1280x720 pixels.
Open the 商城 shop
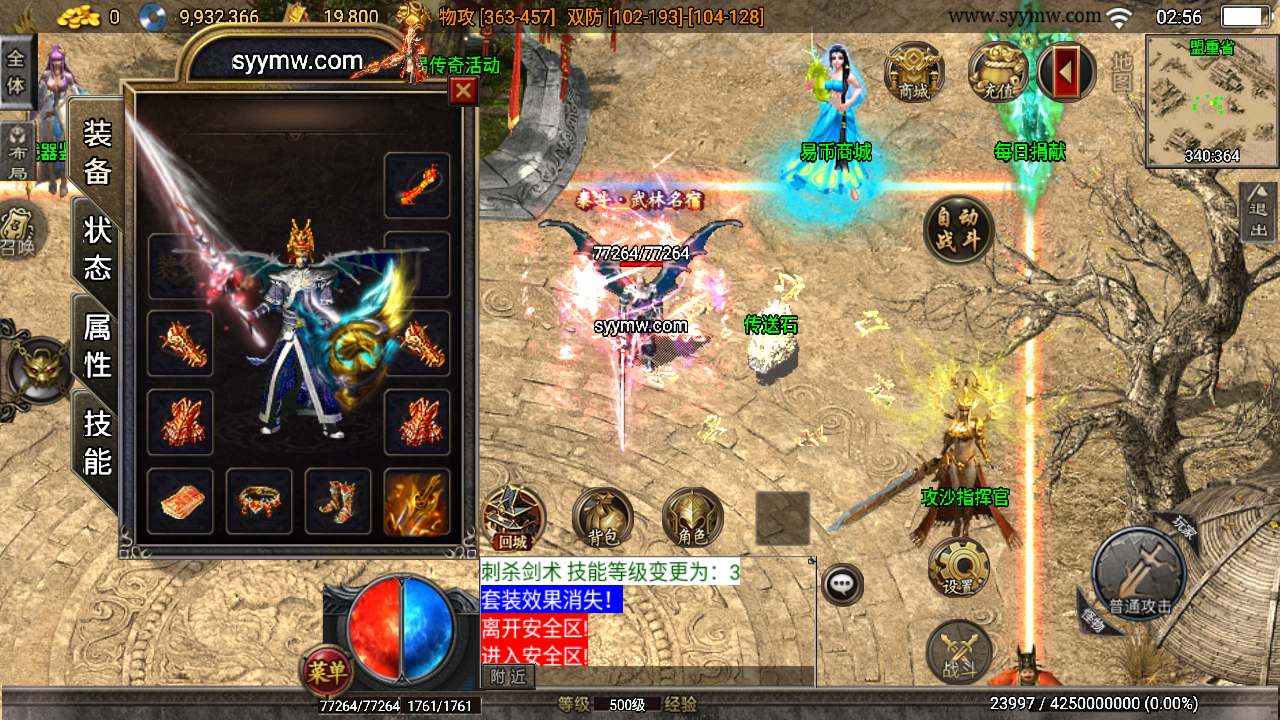[913, 72]
